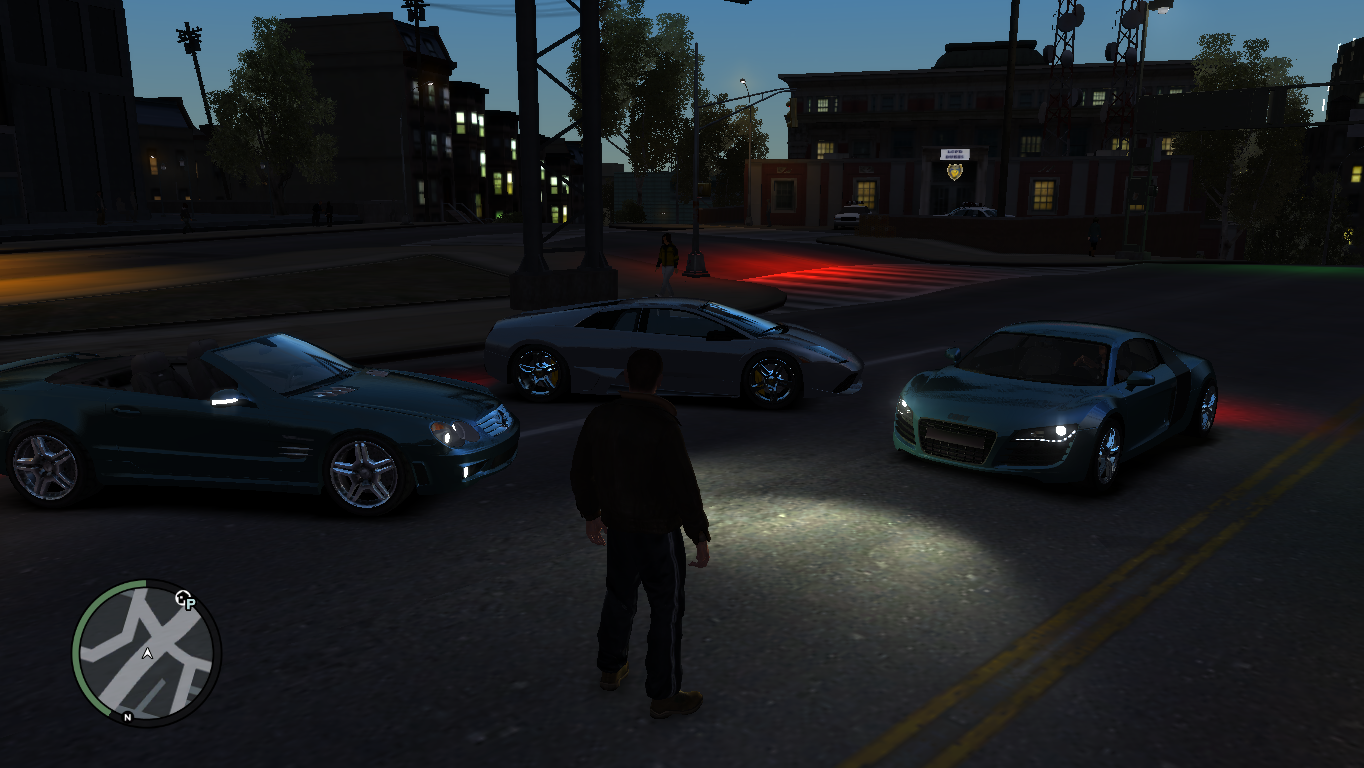
Task: Click the N north indicator on the minimap
Action: 127,718
